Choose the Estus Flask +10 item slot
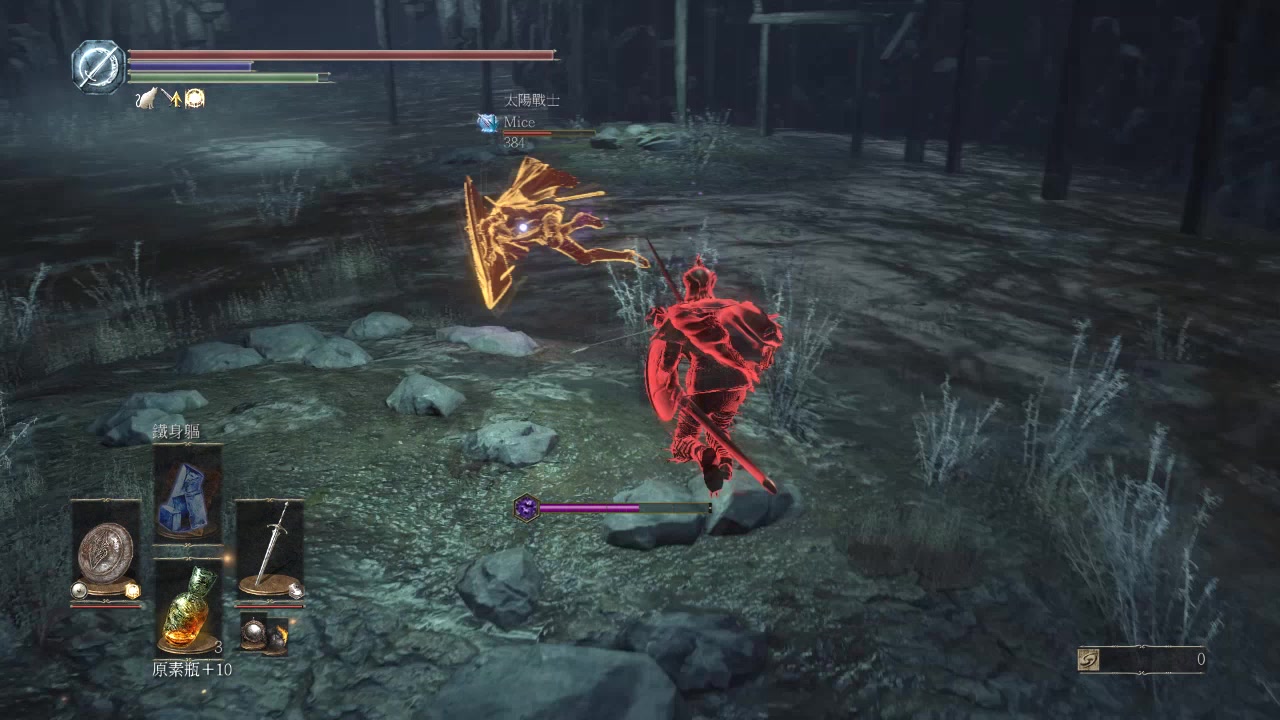The image size is (1280, 720). pos(187,606)
